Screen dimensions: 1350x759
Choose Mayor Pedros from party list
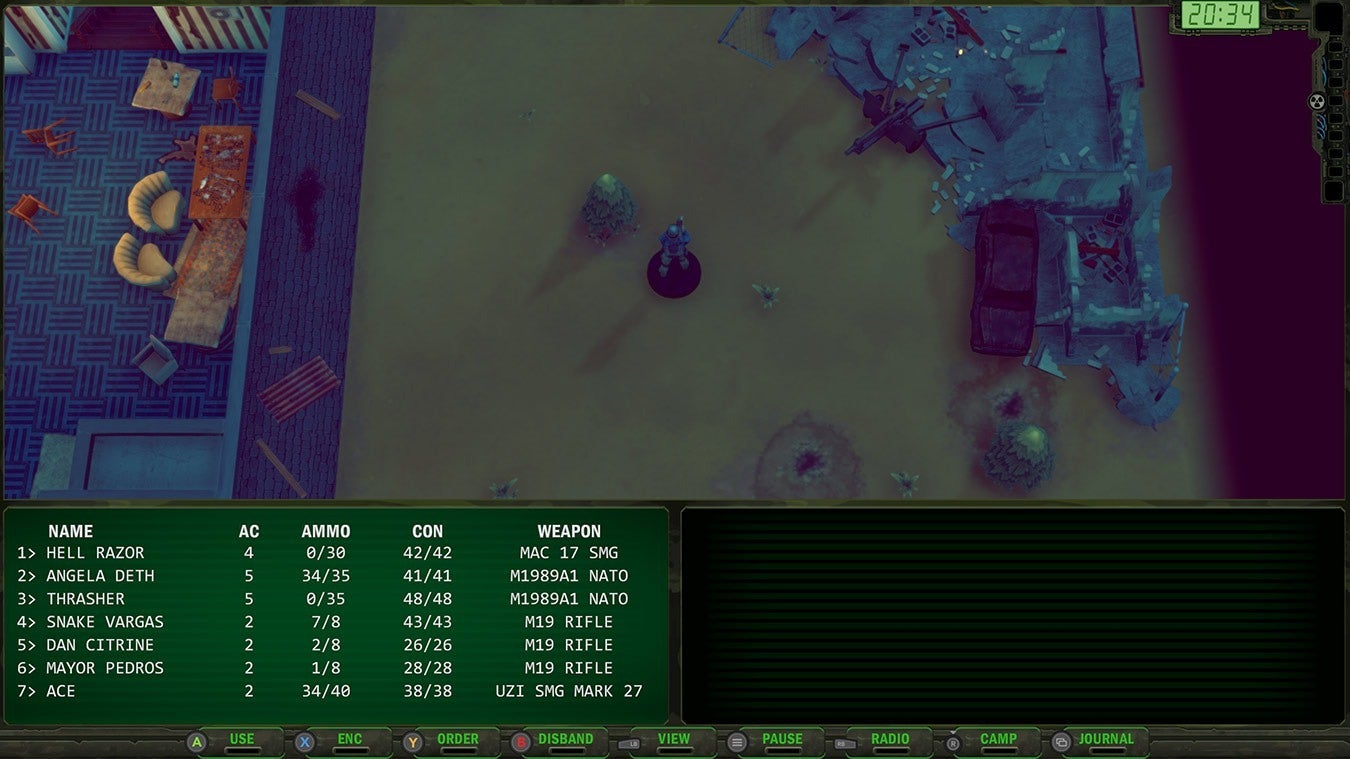click(x=104, y=668)
